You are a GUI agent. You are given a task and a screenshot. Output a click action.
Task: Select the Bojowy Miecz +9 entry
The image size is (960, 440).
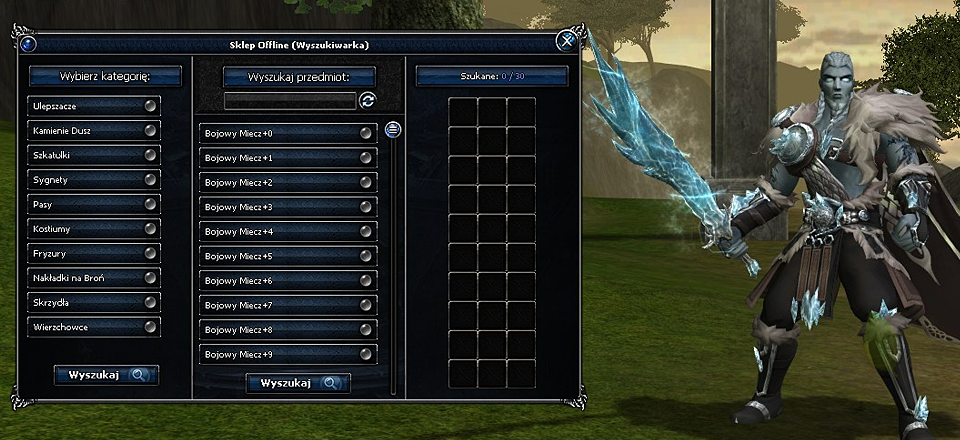(287, 355)
